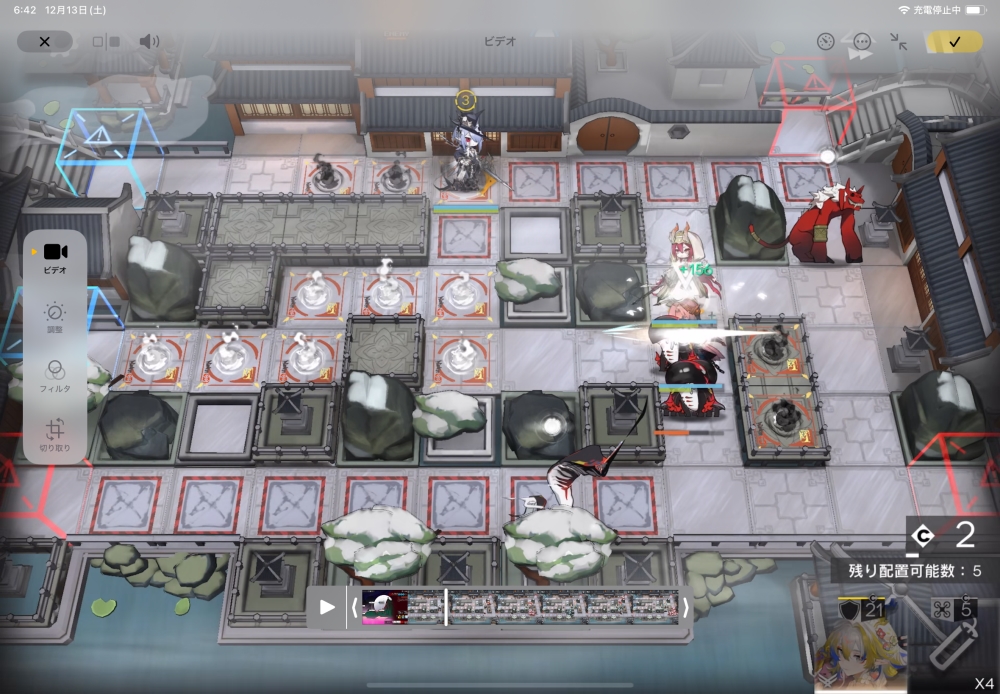1000x694 pixels.
Task: Toggle the video sound speaker icon
Action: tap(149, 42)
